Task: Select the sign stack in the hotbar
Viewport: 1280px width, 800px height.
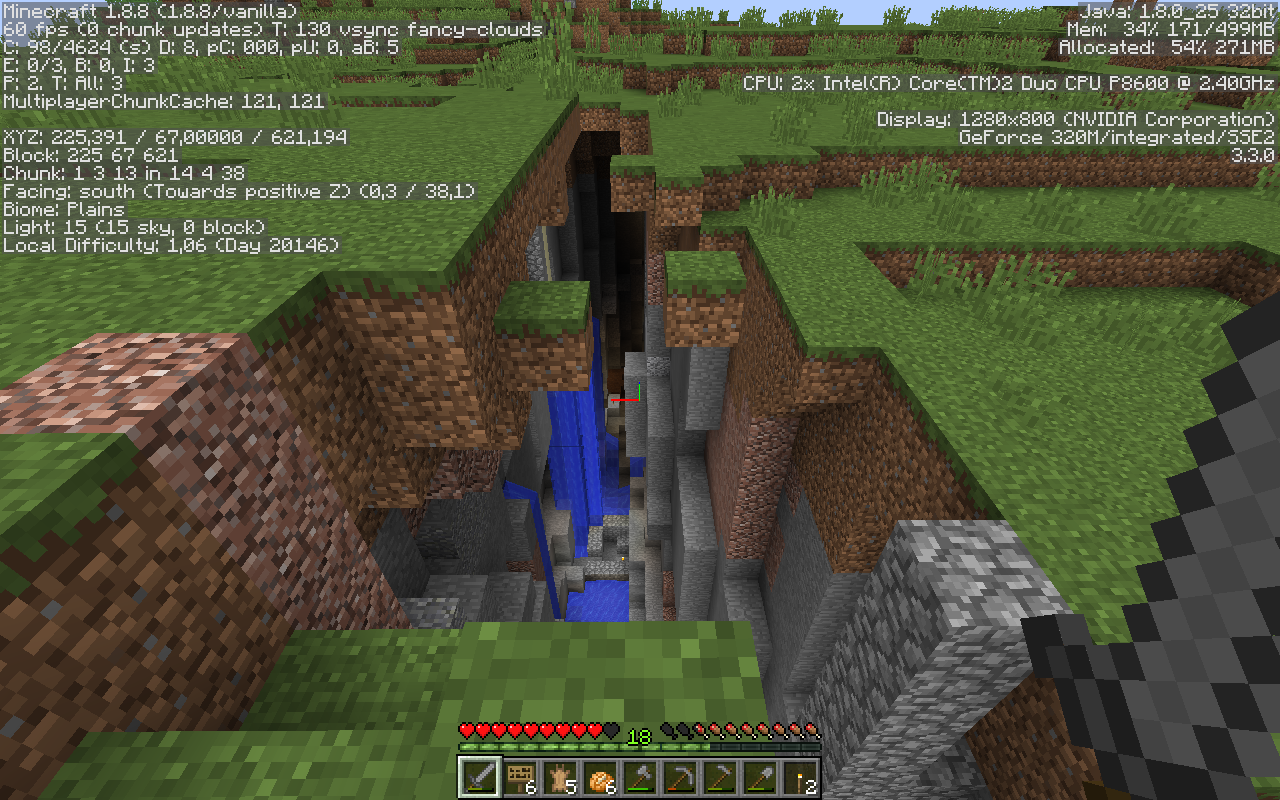Action: point(519,776)
